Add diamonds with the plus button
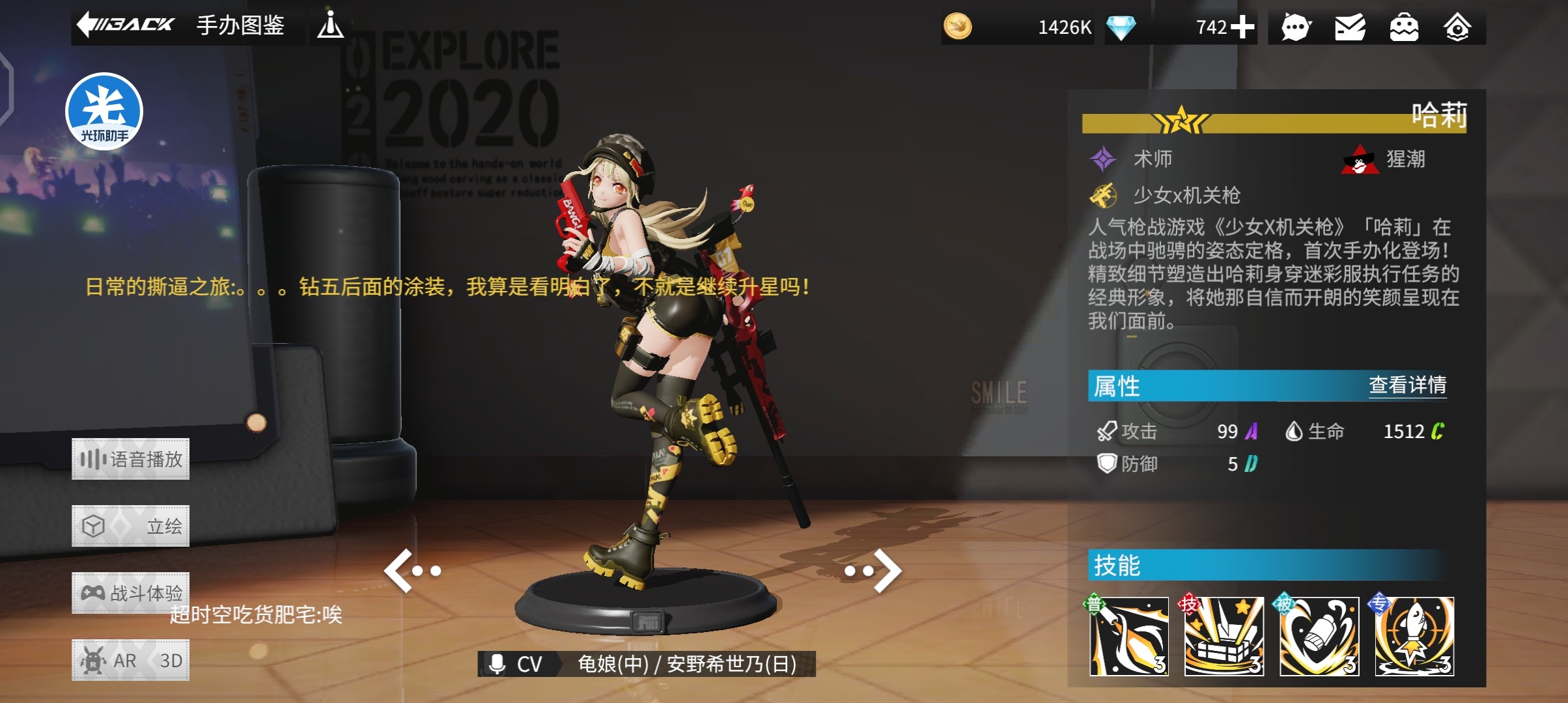1568x703 pixels. (1242, 27)
